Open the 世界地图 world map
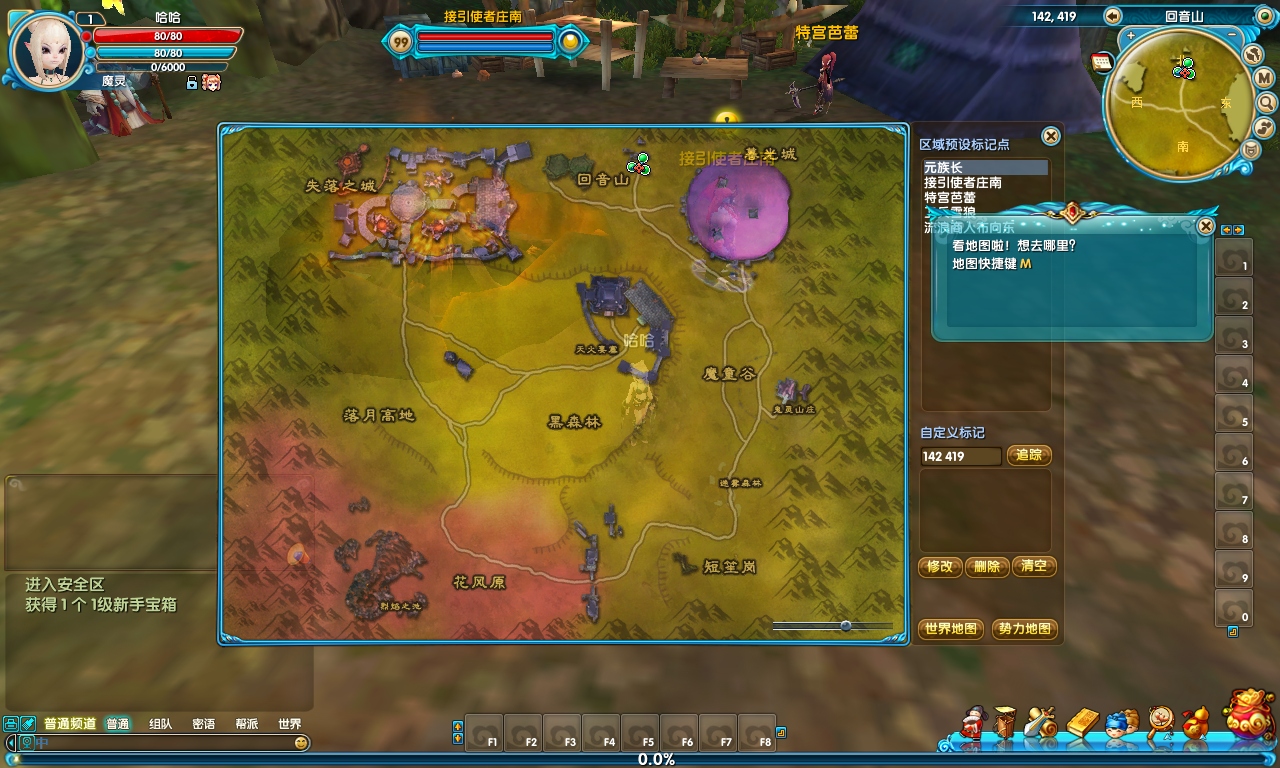 point(951,629)
